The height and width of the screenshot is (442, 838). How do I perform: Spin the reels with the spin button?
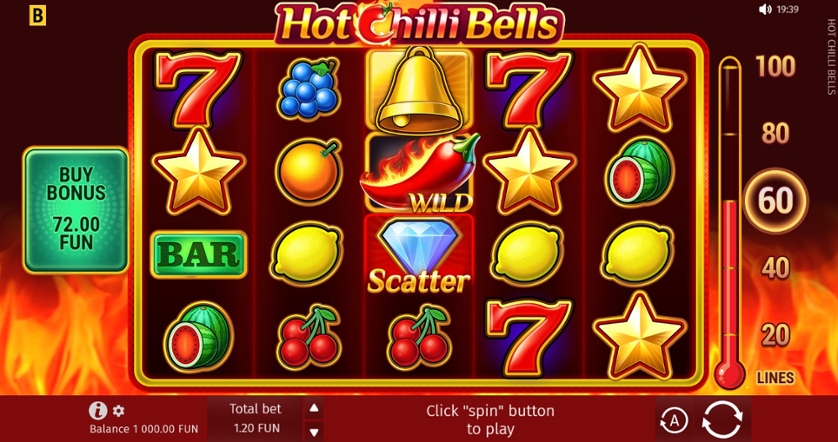click(x=724, y=419)
